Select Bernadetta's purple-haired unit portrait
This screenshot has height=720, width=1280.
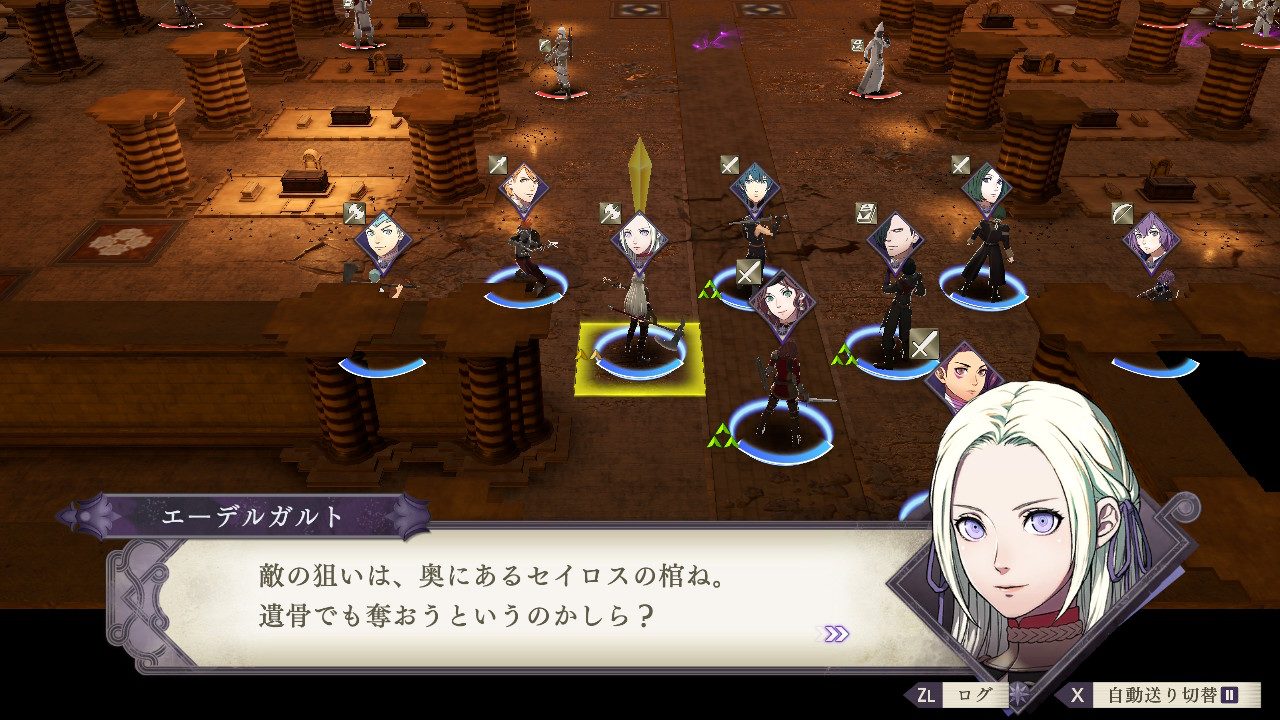(x=1149, y=241)
